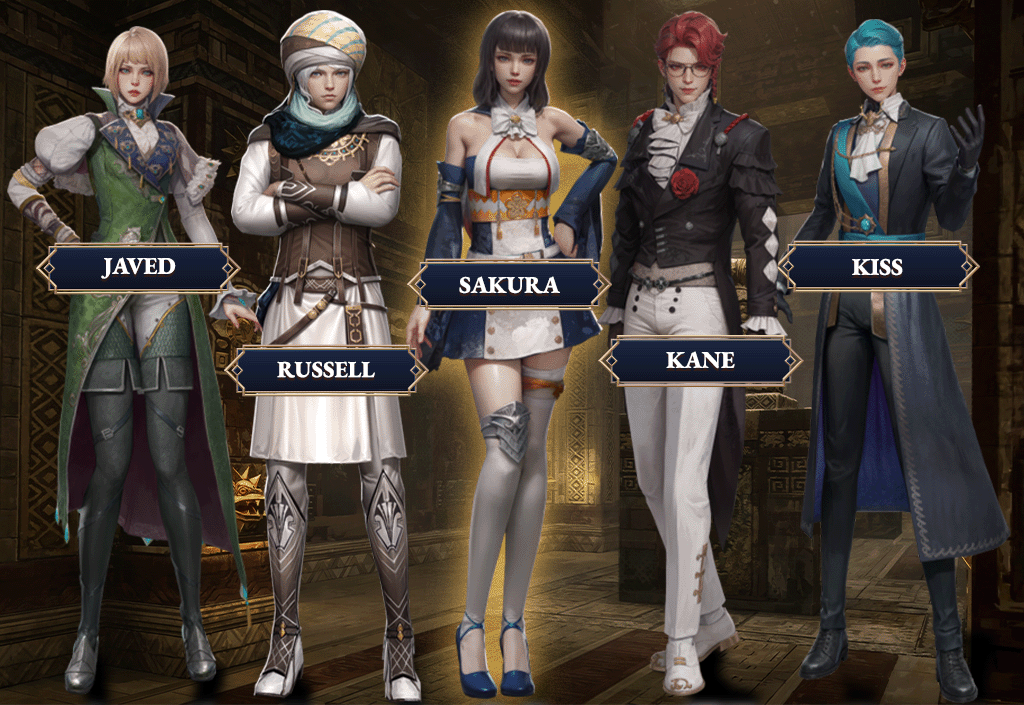This screenshot has width=1024, height=705.
Task: Select the Javed character name plate
Action: [138, 268]
